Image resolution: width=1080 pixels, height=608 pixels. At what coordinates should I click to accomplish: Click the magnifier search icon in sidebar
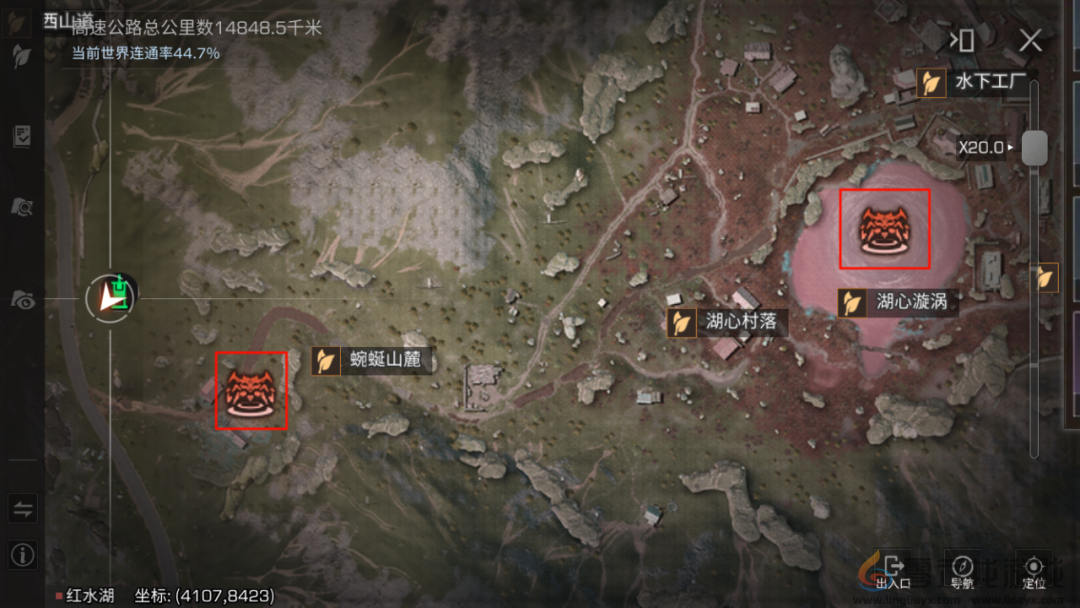click(21, 207)
